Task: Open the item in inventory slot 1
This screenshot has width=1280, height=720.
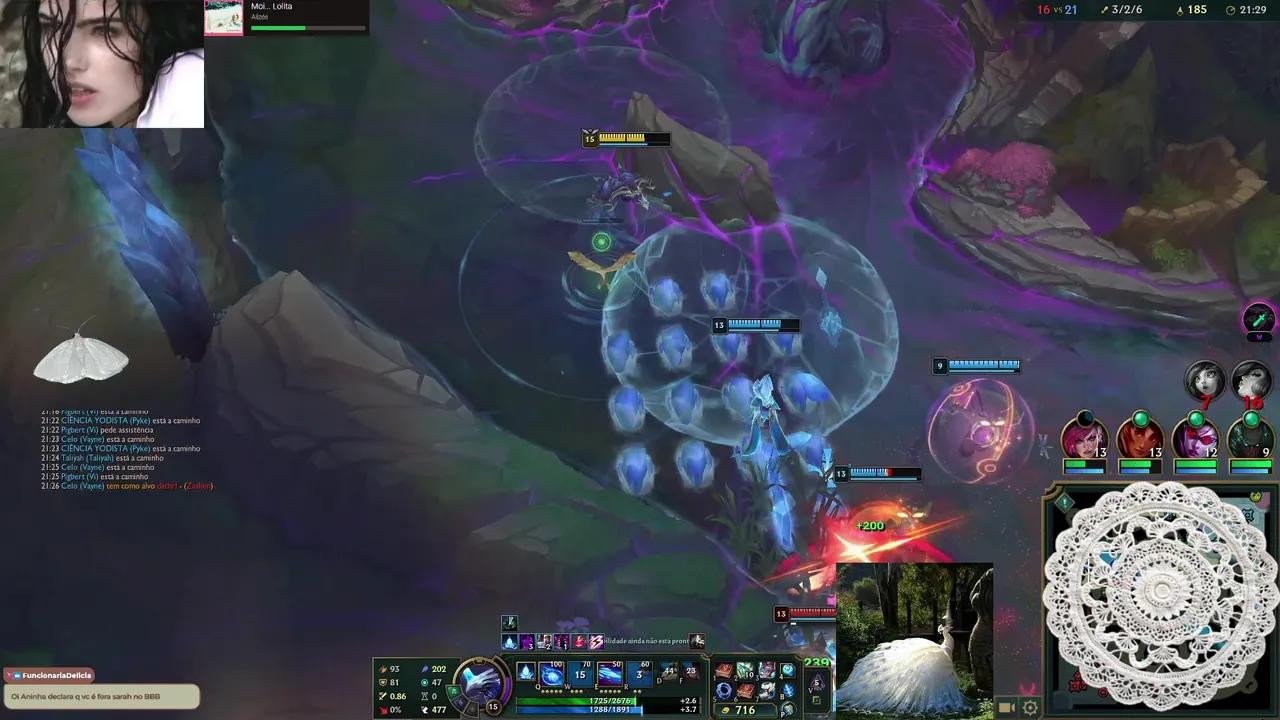Action: click(726, 671)
